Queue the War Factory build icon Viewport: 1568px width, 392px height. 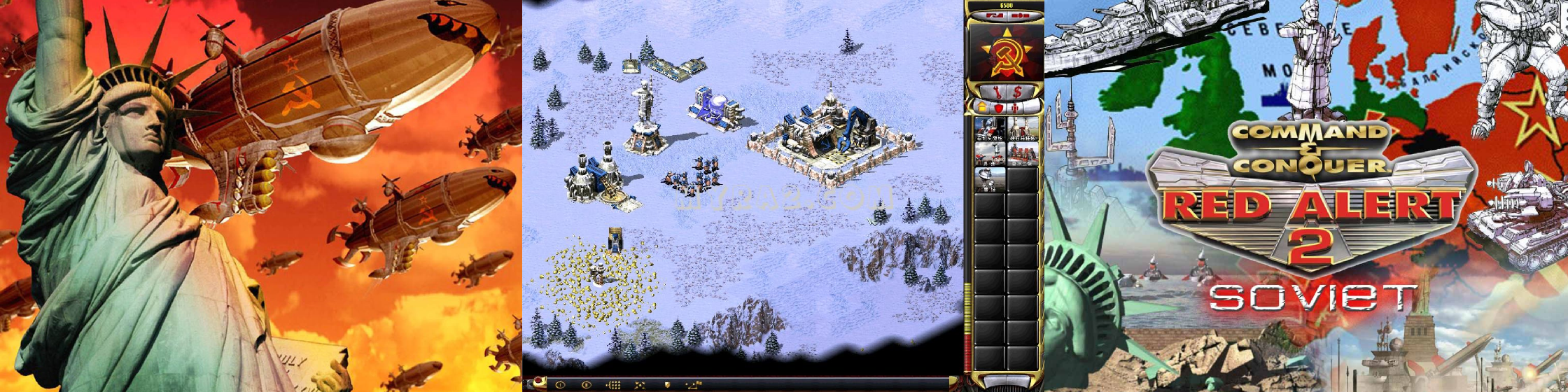click(1021, 153)
